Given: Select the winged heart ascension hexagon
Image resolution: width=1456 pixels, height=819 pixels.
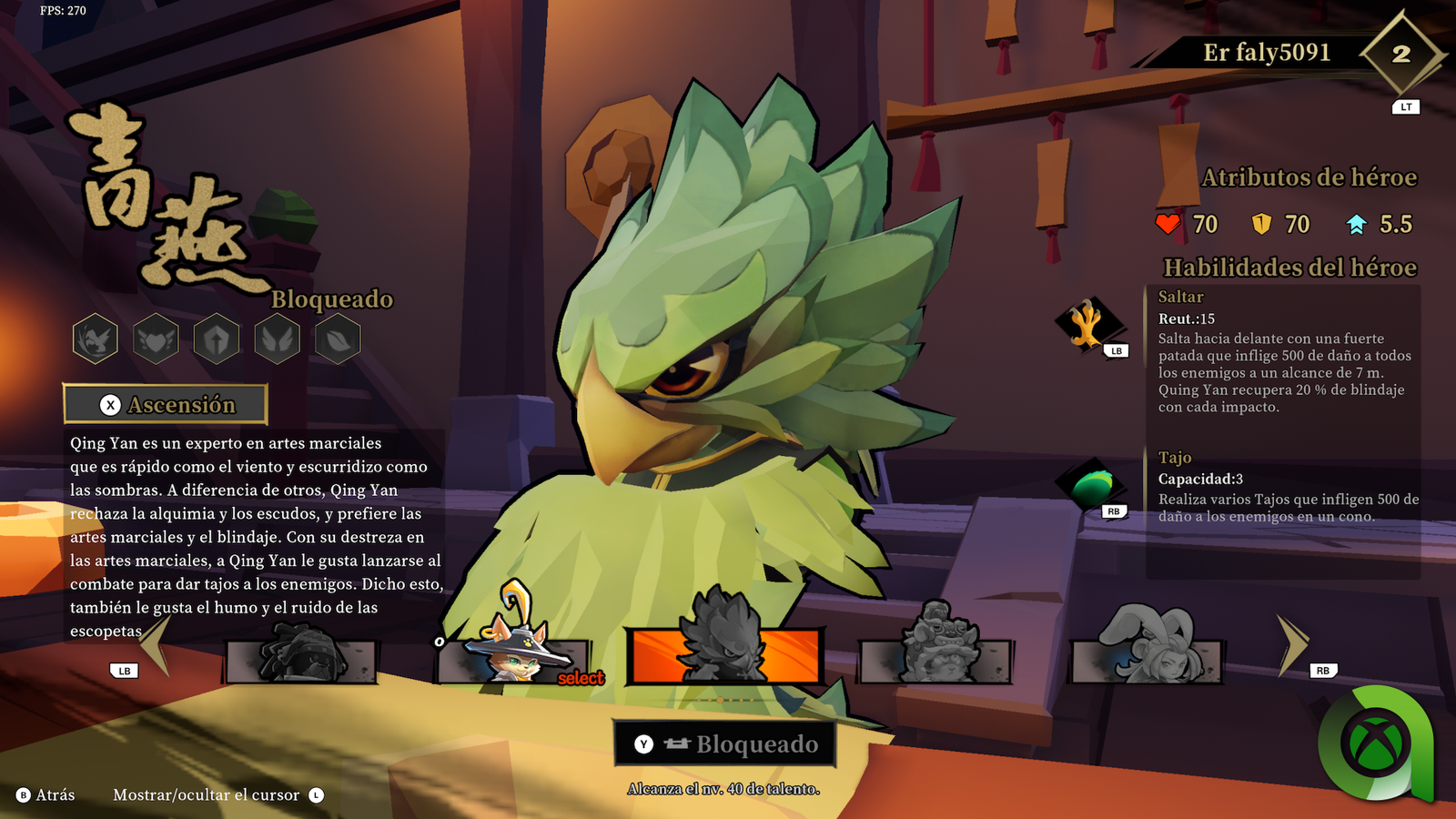Looking at the screenshot, I should click(x=156, y=339).
